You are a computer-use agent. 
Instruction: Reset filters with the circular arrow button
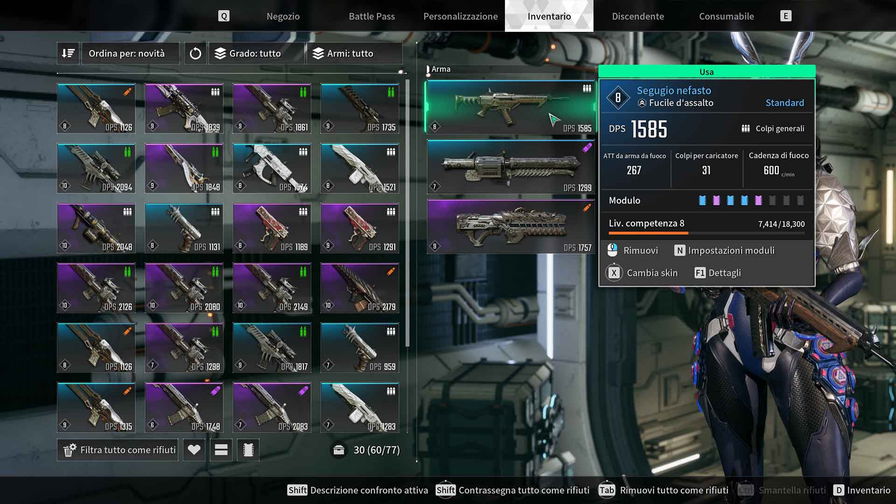pos(196,53)
